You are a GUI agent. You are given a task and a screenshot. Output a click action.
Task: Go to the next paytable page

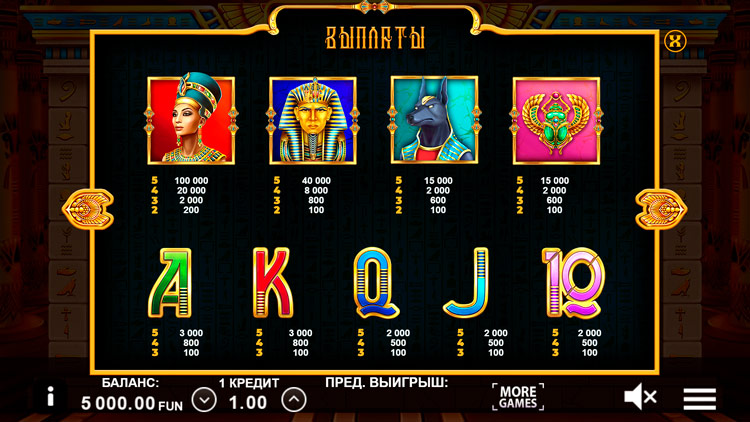click(660, 209)
